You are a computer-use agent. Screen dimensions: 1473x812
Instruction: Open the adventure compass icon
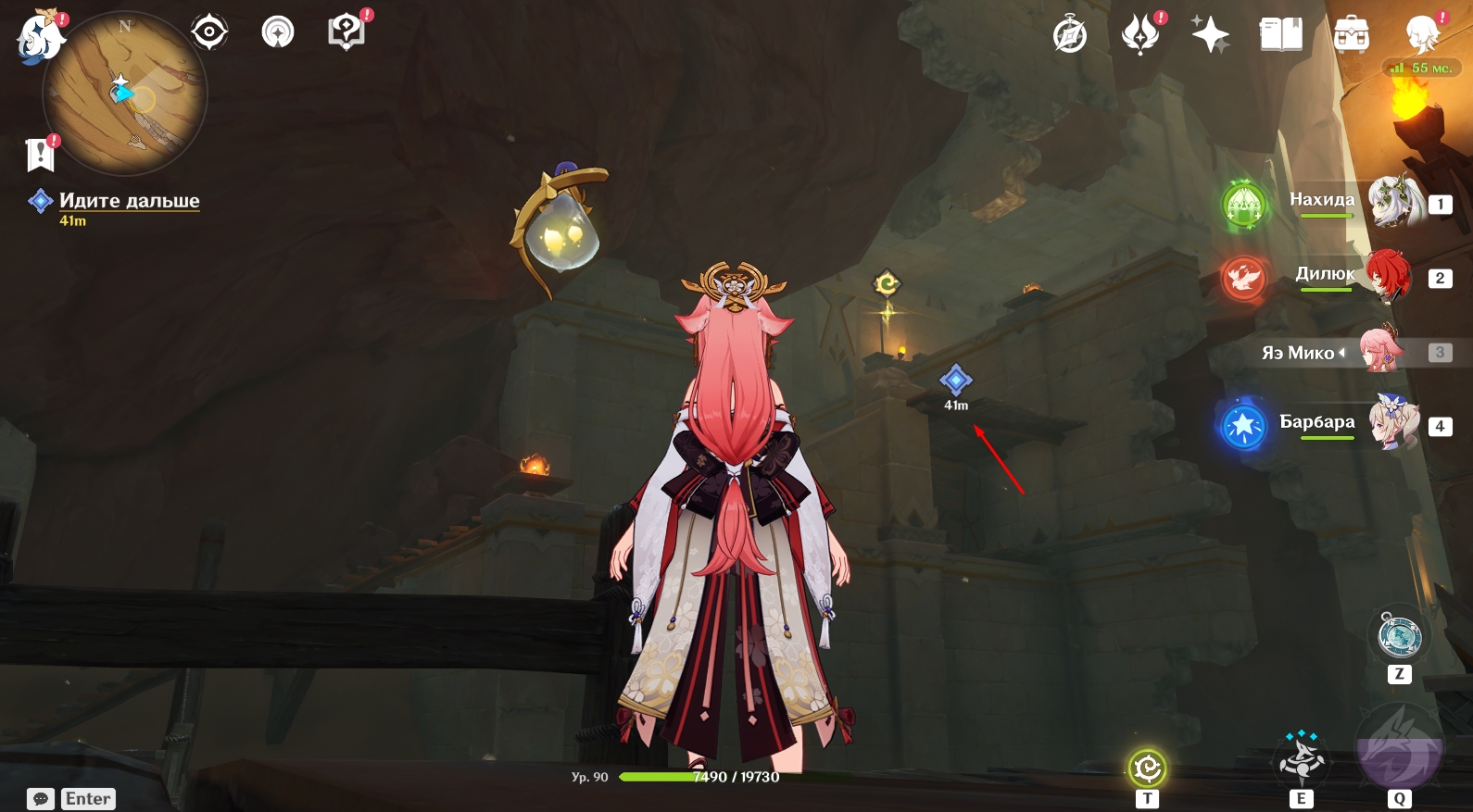(x=1070, y=36)
